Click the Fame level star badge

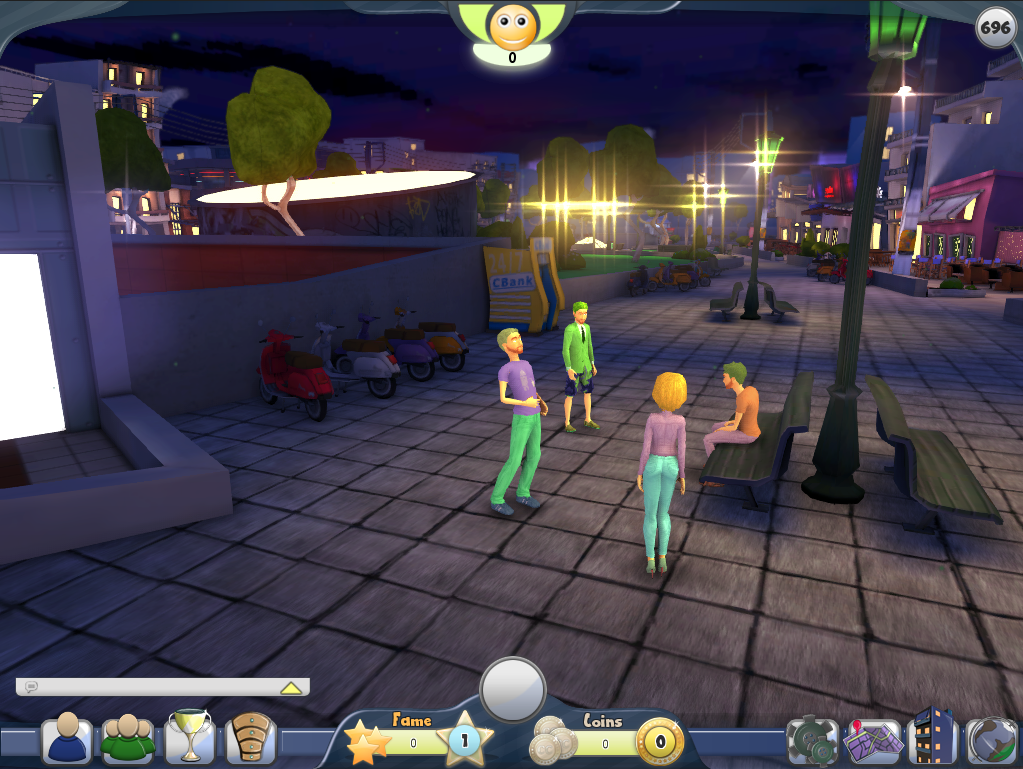tap(463, 741)
